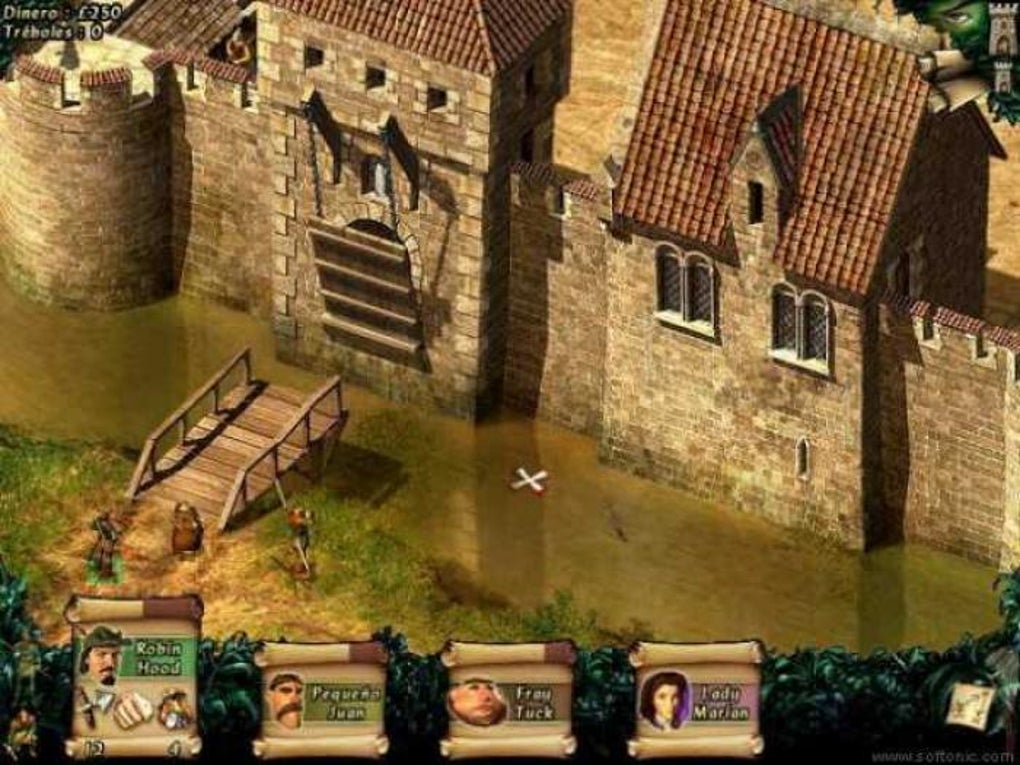Image resolution: width=1020 pixels, height=765 pixels.
Task: Pick the Lady Marian character scroll
Action: [x=695, y=699]
